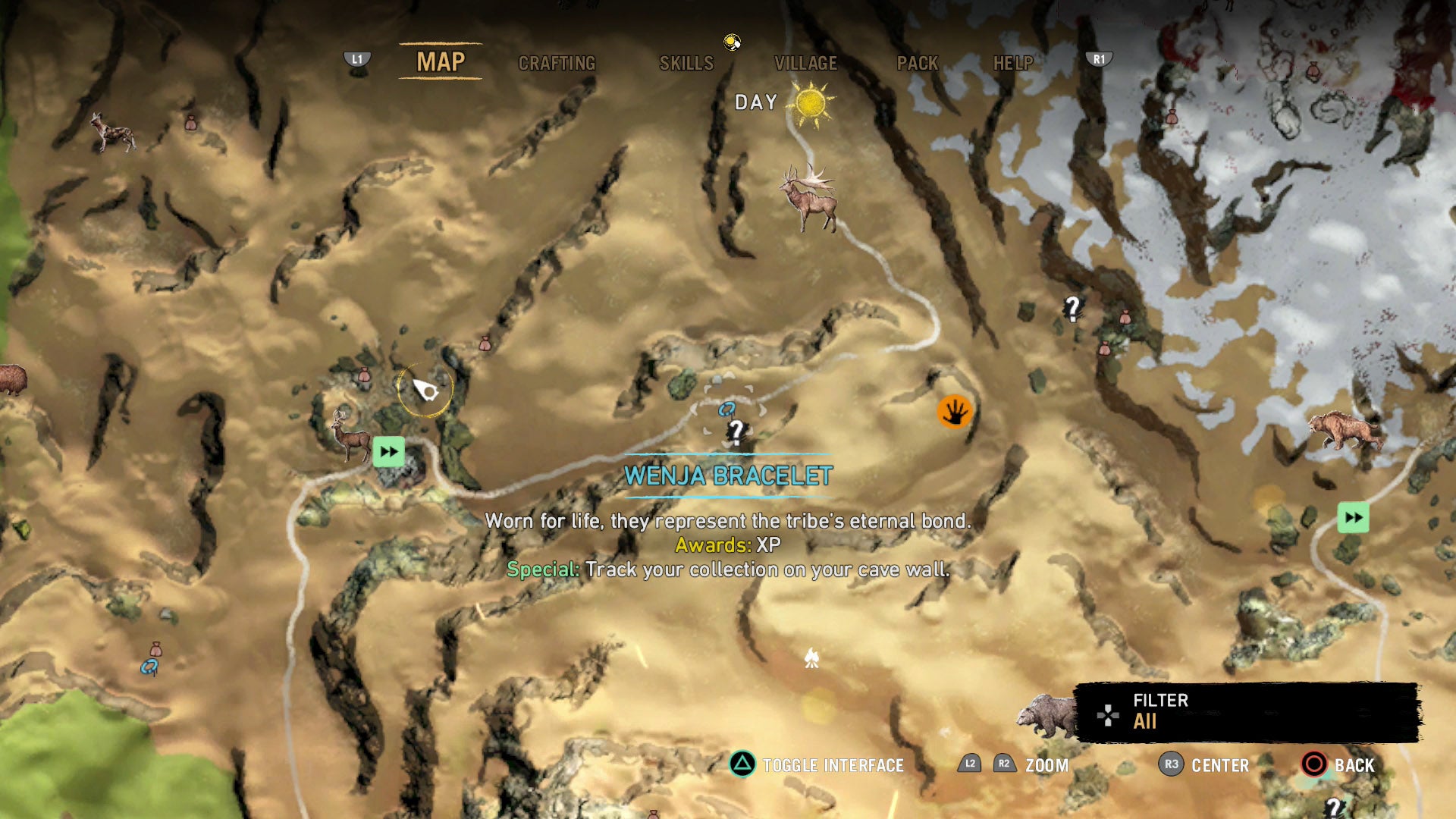Click the campfire bonfire icon

pyautogui.click(x=813, y=658)
